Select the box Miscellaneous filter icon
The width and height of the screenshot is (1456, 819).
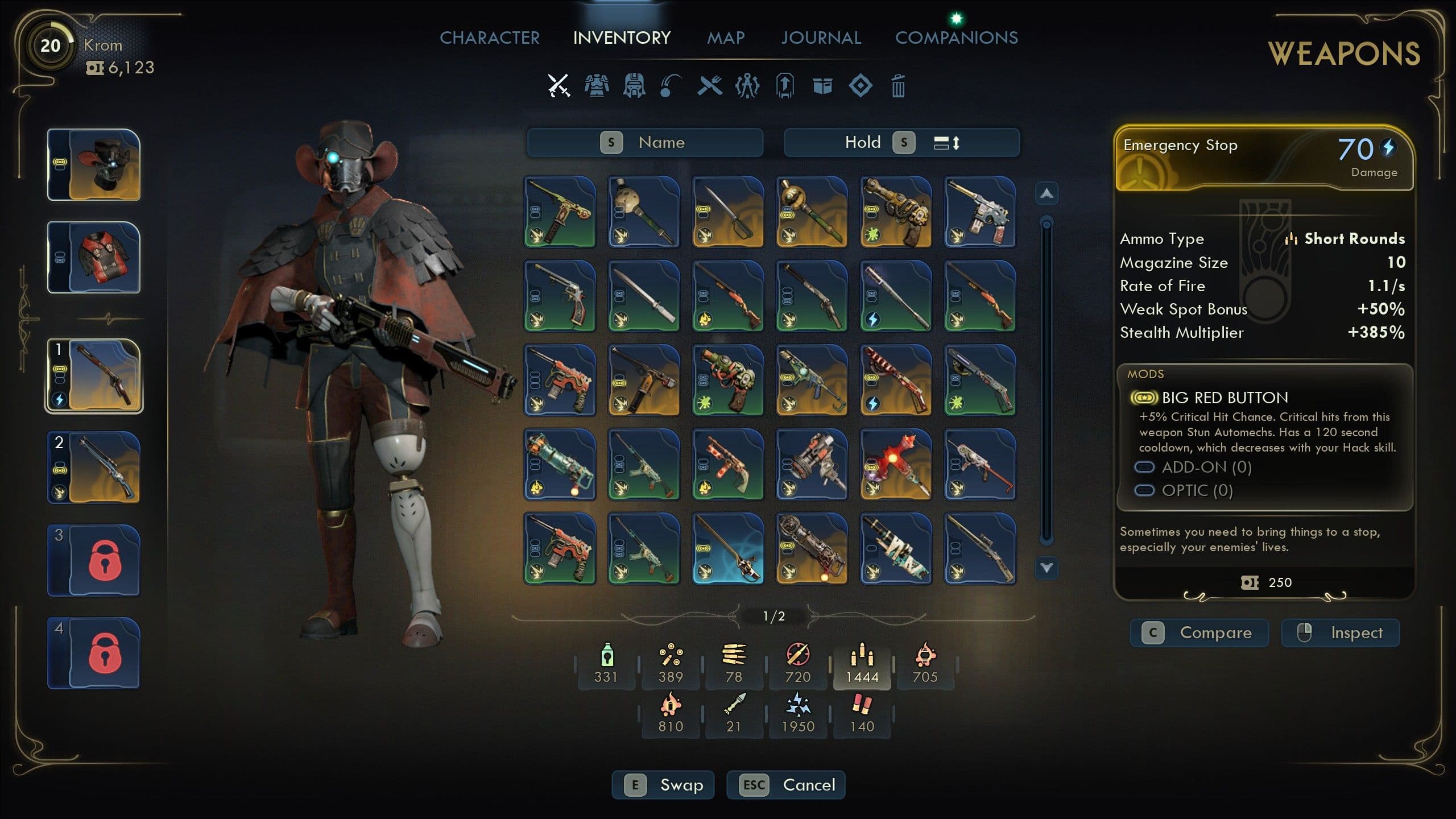[822, 86]
